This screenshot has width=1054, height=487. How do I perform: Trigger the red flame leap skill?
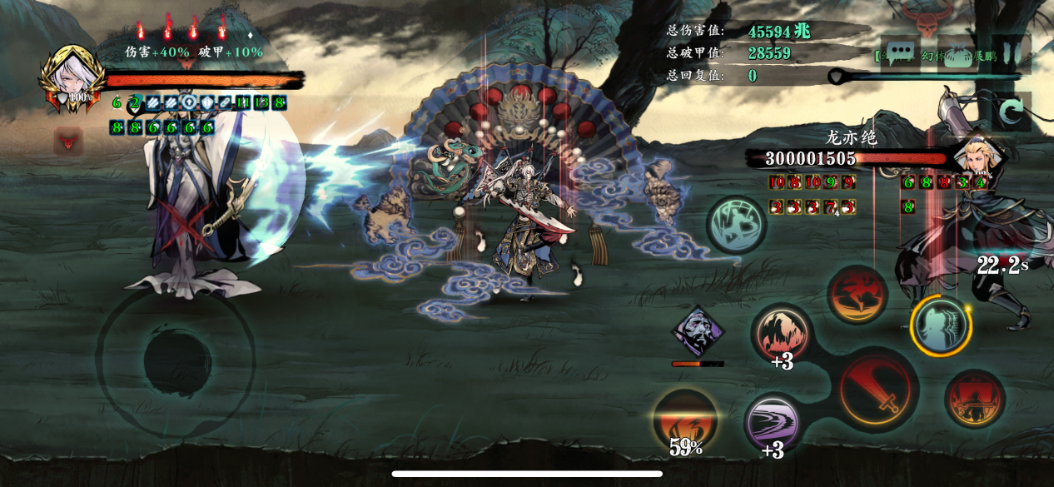point(857,294)
